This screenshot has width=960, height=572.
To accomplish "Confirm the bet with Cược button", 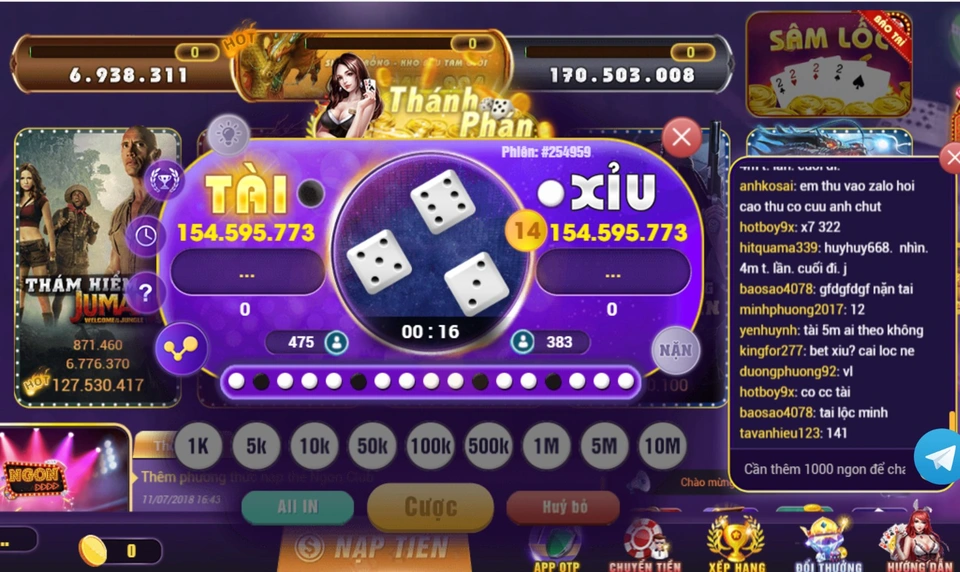I will coord(430,507).
